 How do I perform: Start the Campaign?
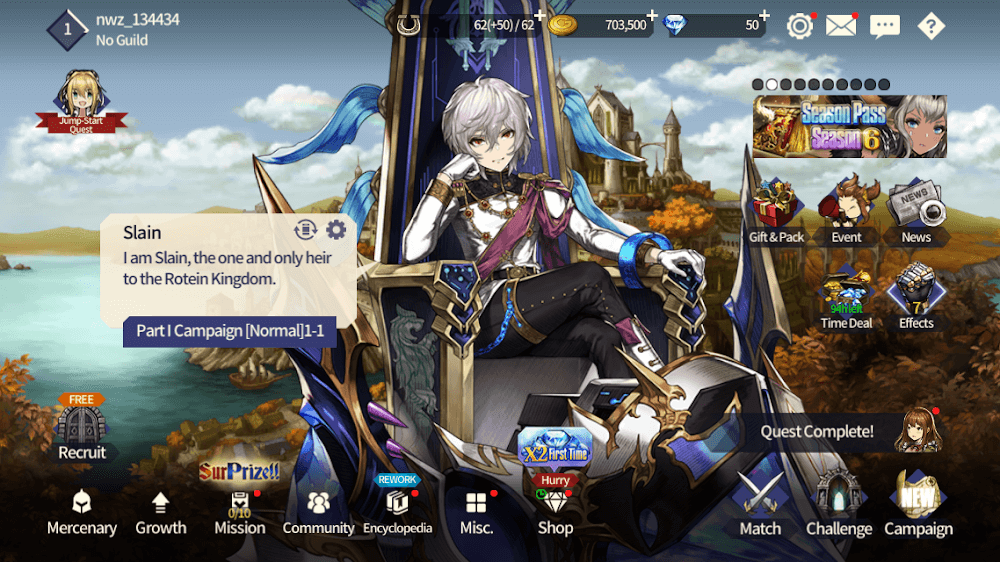pos(918,506)
